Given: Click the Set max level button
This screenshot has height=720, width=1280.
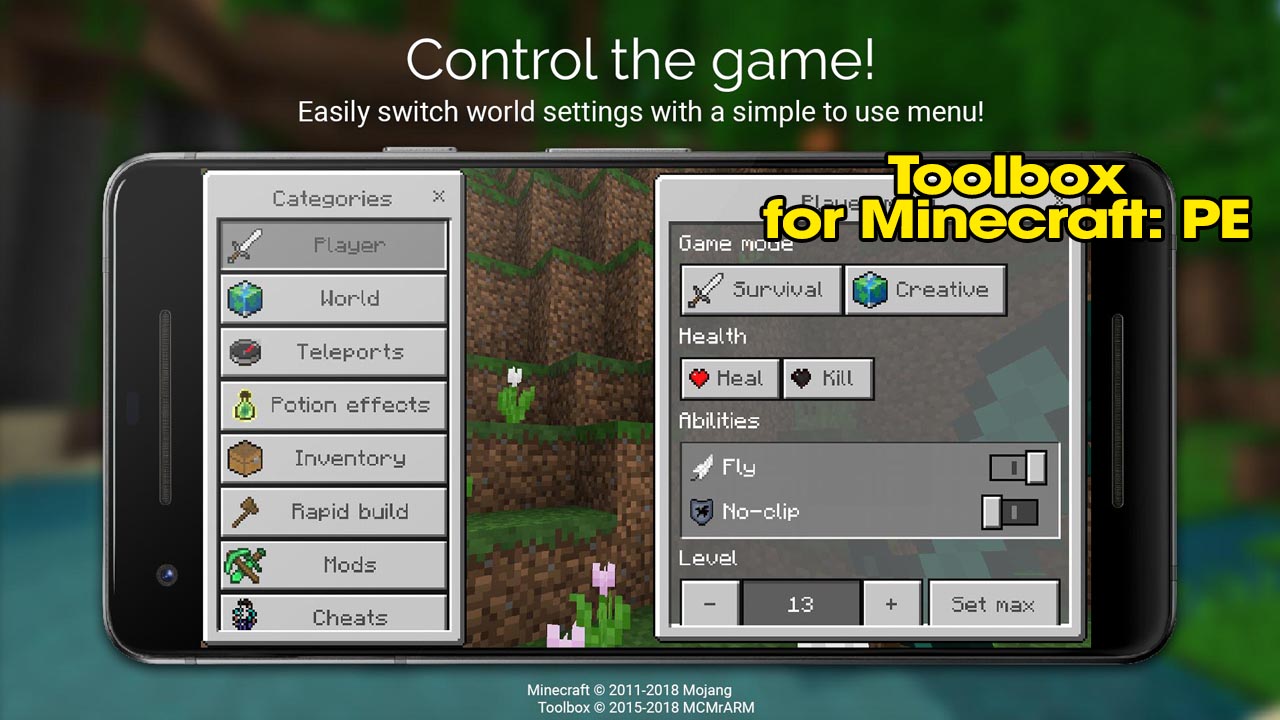Looking at the screenshot, I should (994, 603).
